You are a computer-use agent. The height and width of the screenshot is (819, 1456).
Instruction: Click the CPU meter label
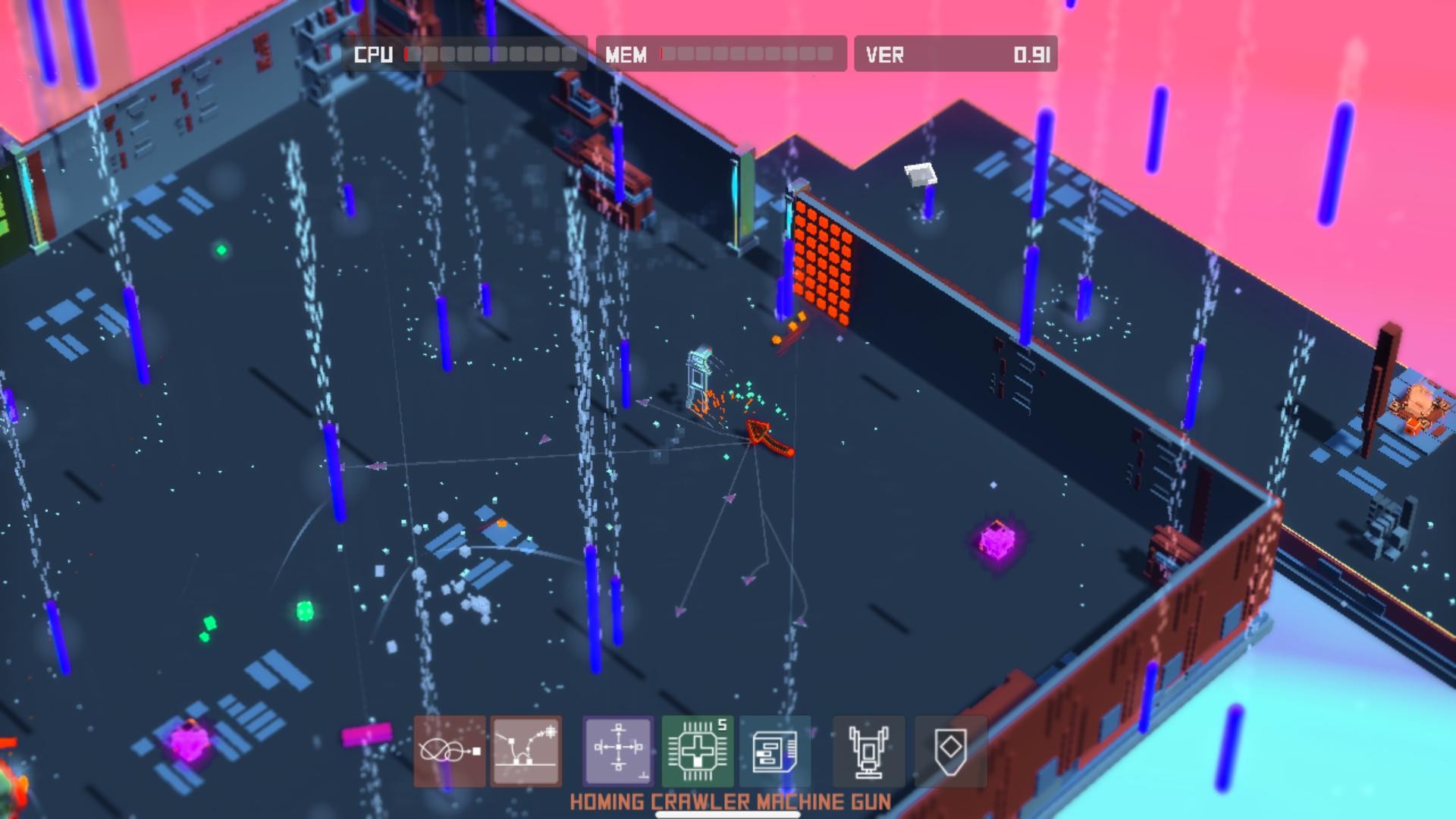(x=373, y=54)
